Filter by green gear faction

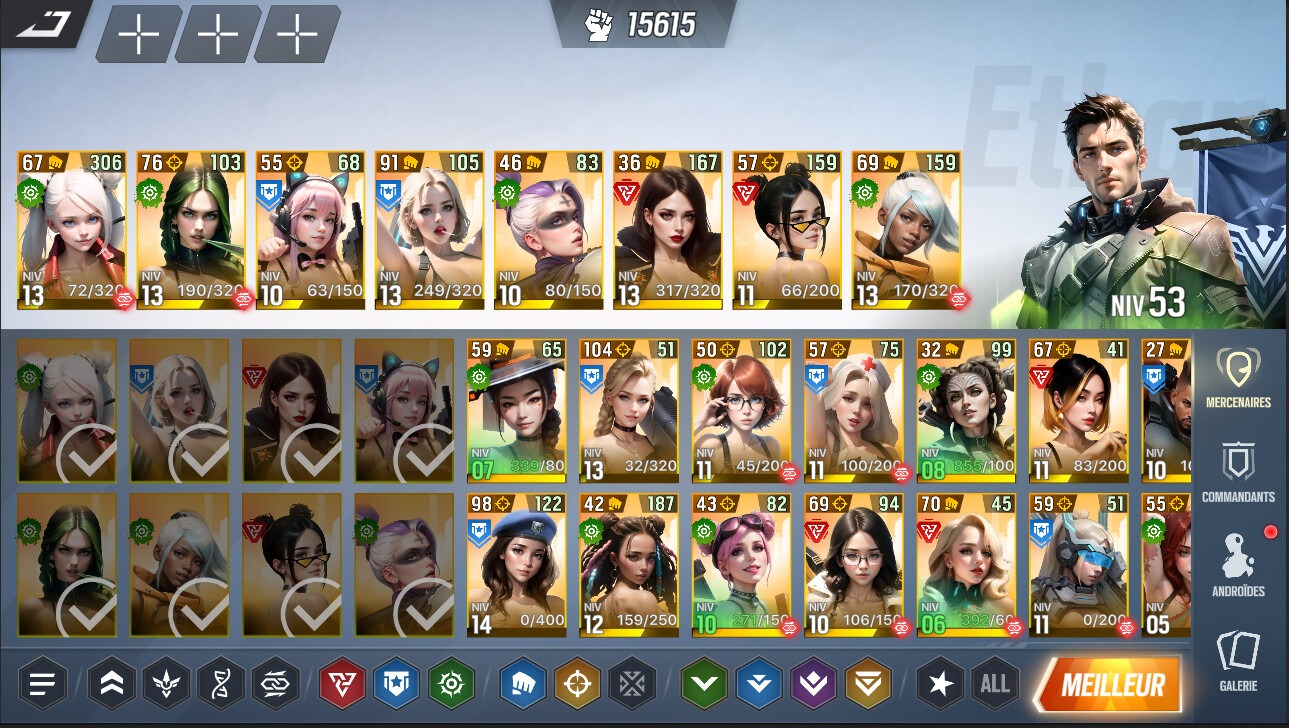click(x=450, y=684)
